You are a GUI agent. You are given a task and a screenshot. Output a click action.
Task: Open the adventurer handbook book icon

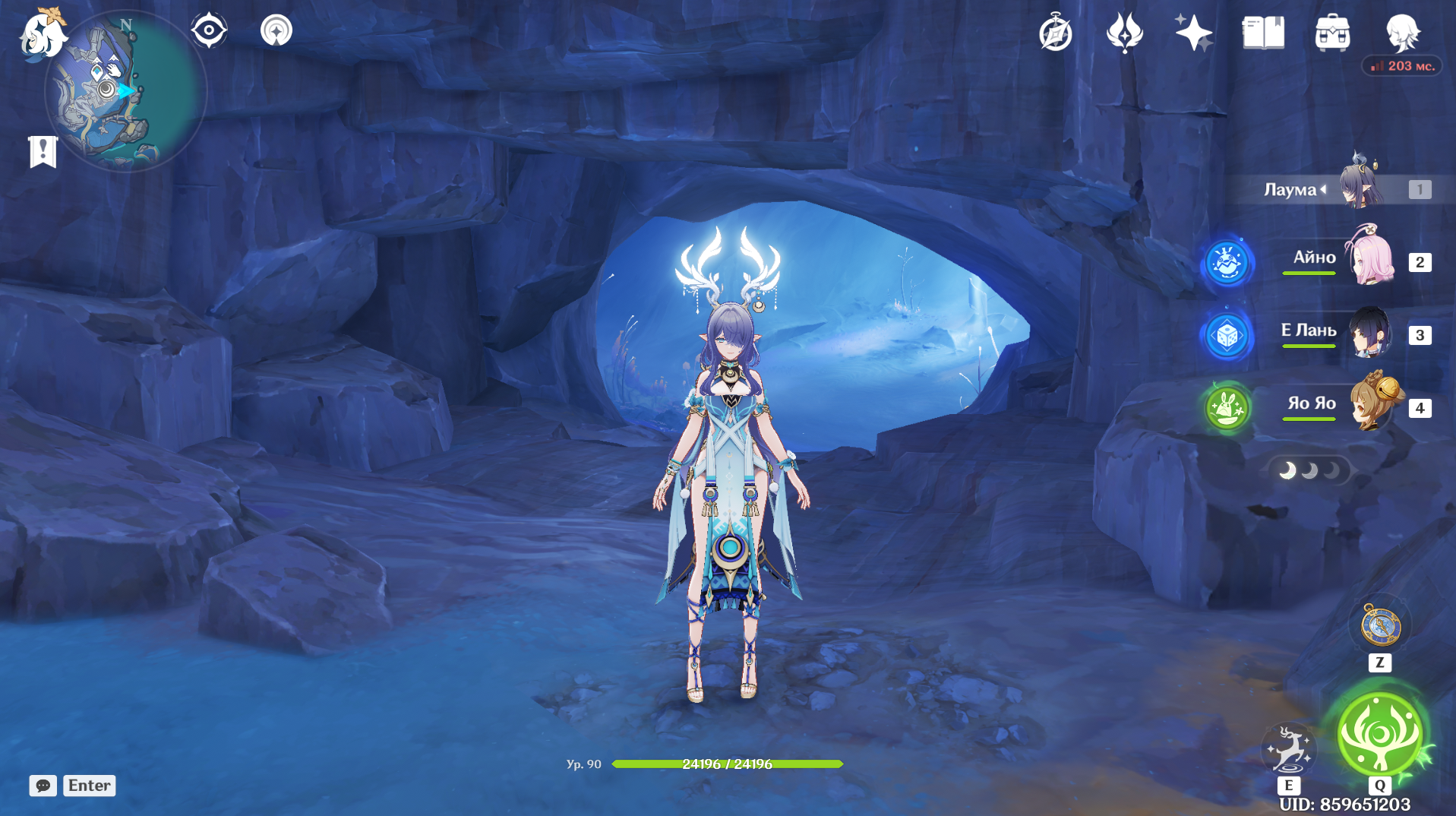pos(1263,33)
